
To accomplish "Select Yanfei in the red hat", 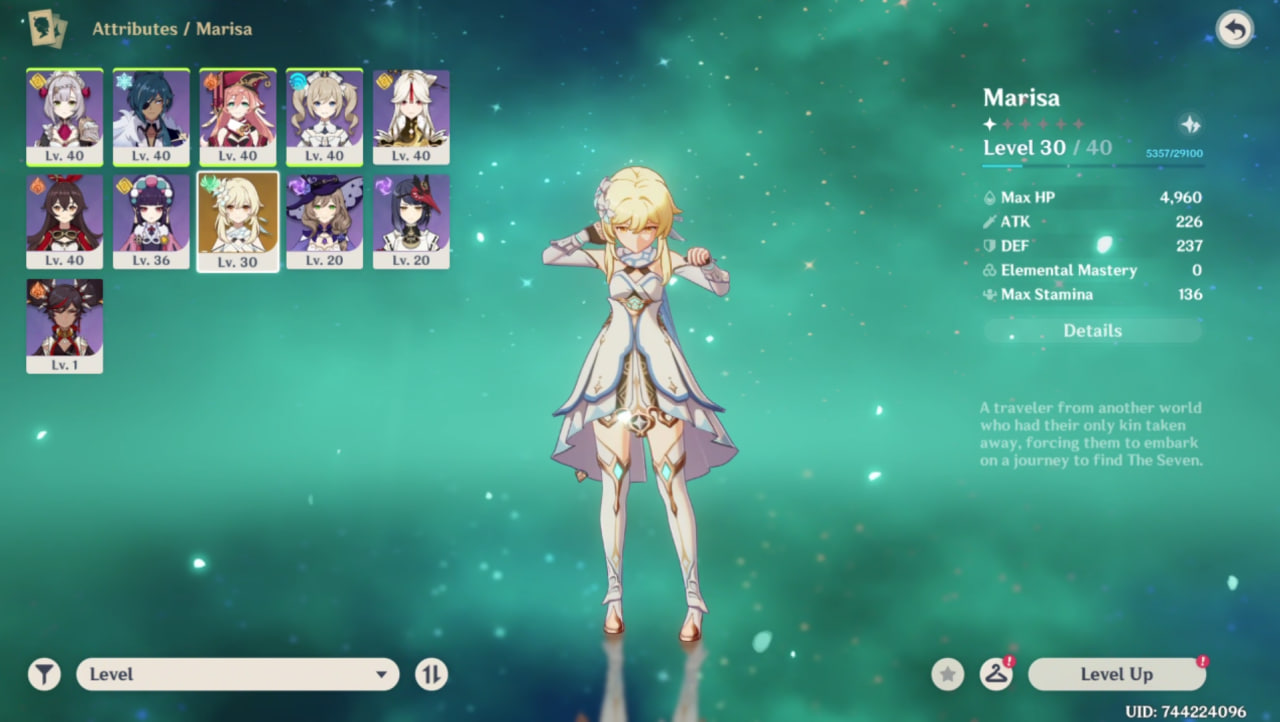I will tap(238, 116).
